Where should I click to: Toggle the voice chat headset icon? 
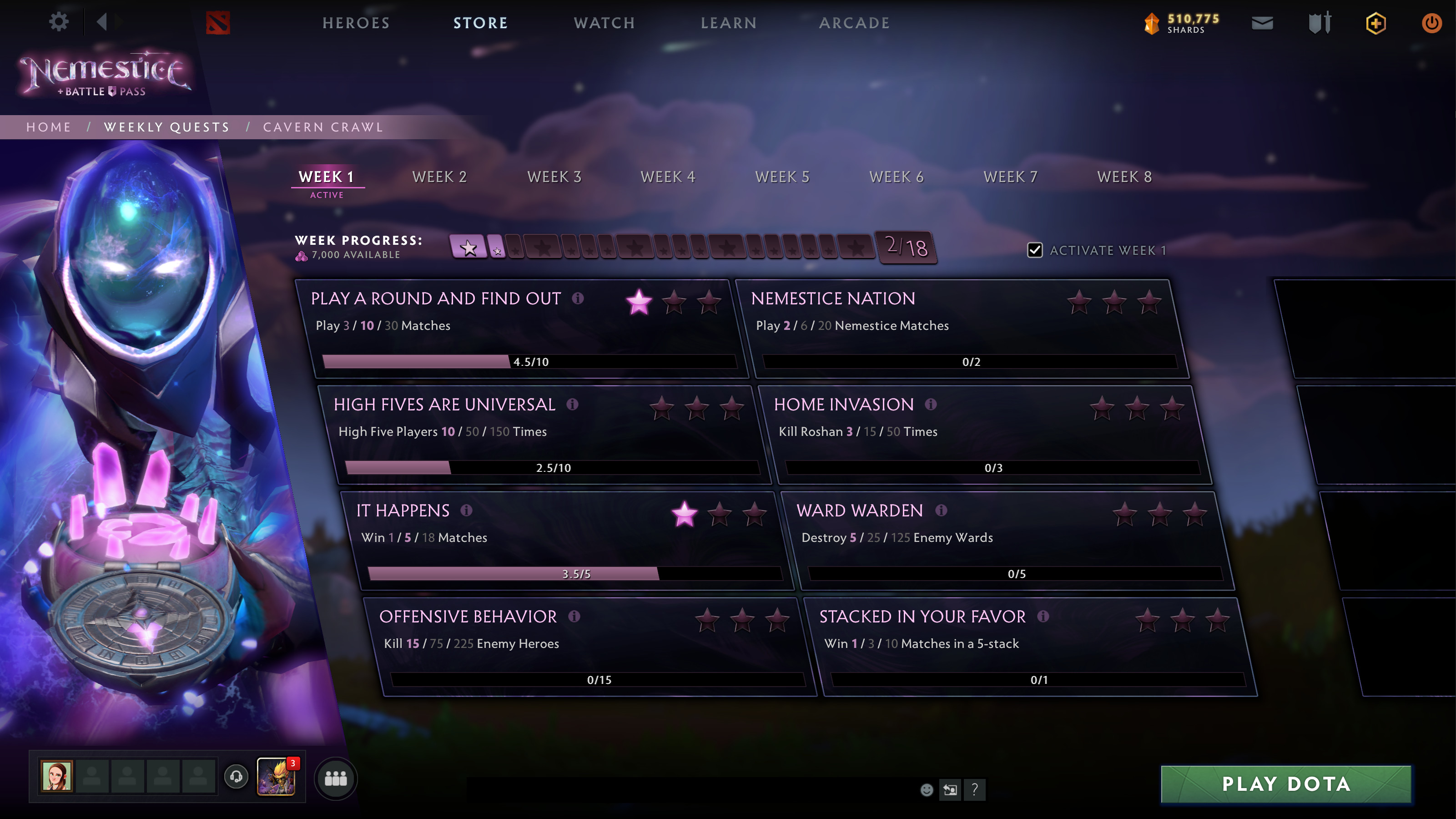pos(236,777)
